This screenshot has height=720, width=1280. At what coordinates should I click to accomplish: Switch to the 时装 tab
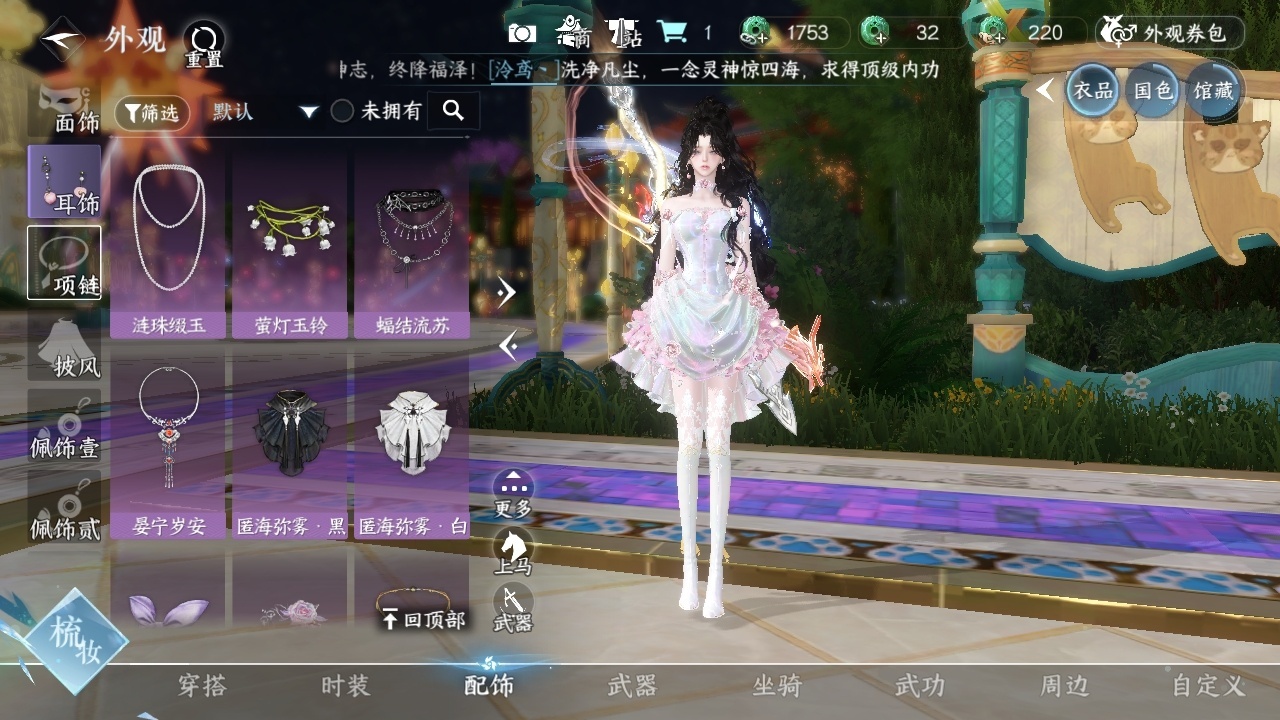(x=345, y=686)
